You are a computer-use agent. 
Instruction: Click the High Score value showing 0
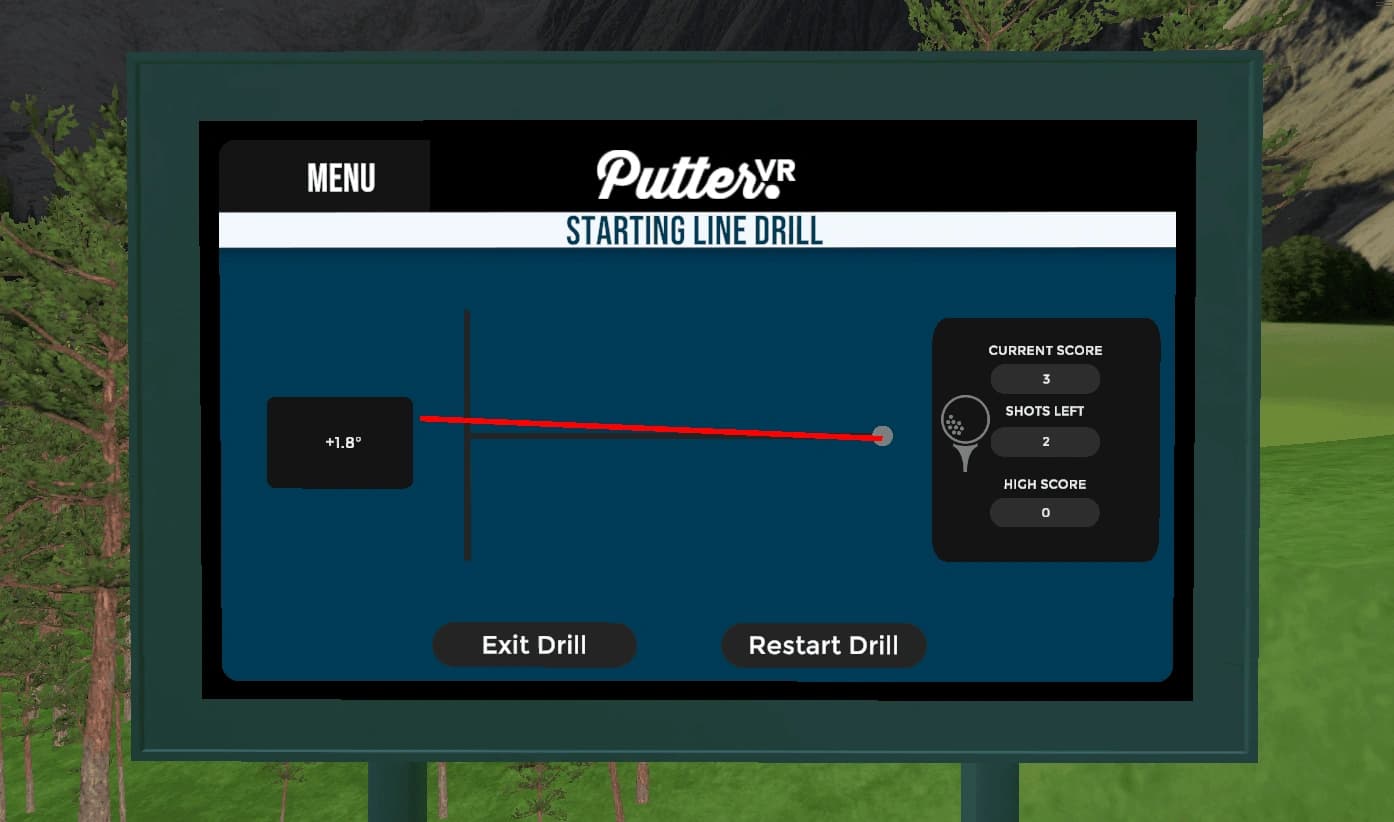tap(1044, 512)
